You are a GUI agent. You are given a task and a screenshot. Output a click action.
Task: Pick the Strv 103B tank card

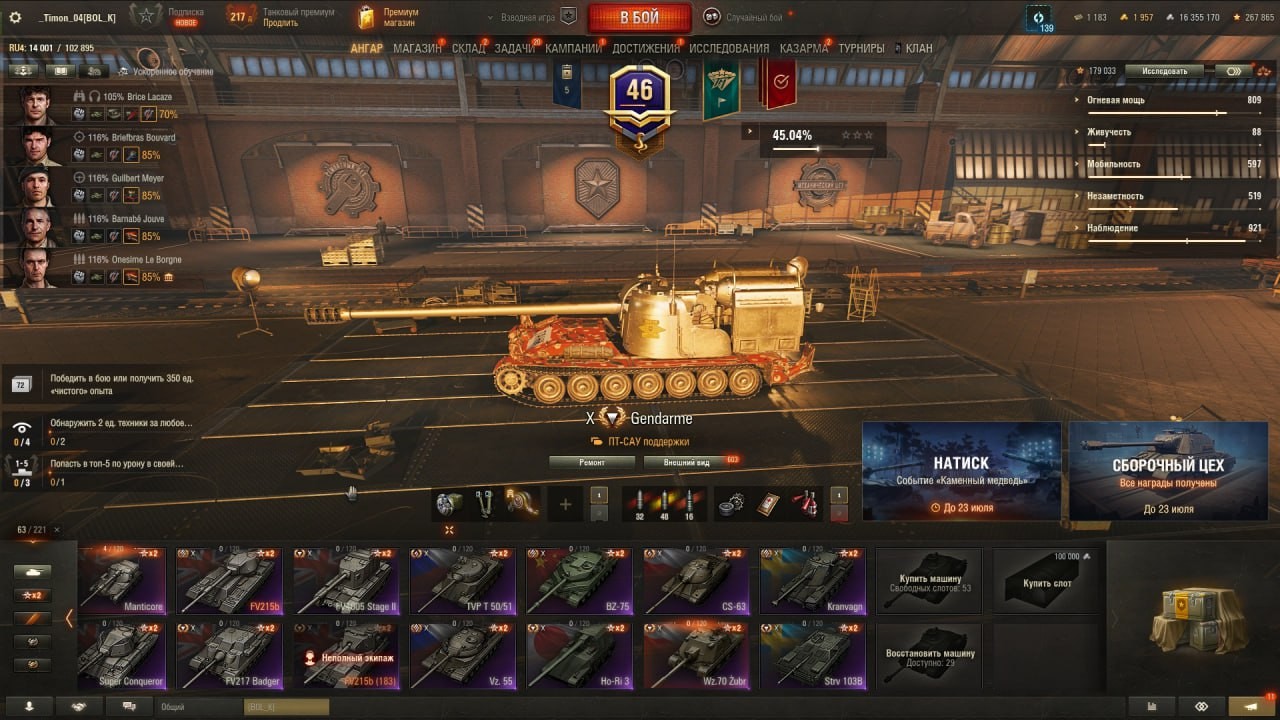point(811,655)
